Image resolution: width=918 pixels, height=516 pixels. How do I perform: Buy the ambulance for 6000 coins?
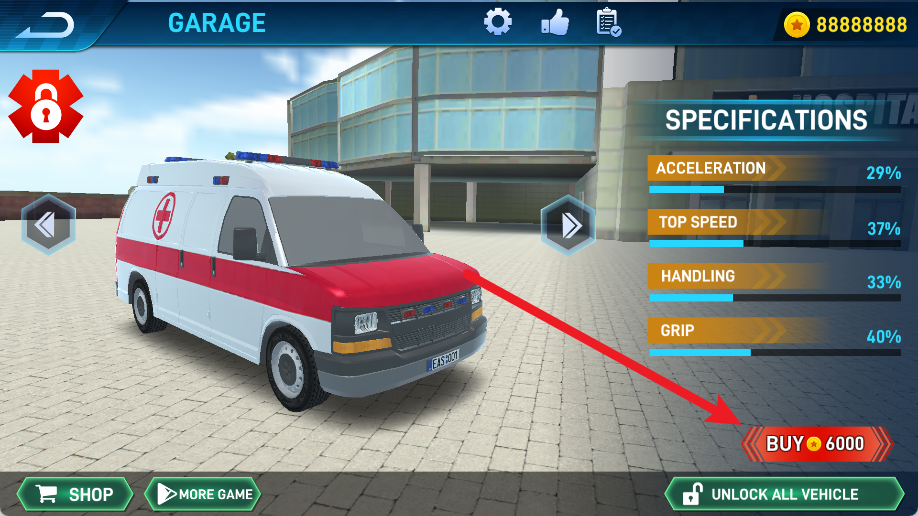tap(816, 444)
